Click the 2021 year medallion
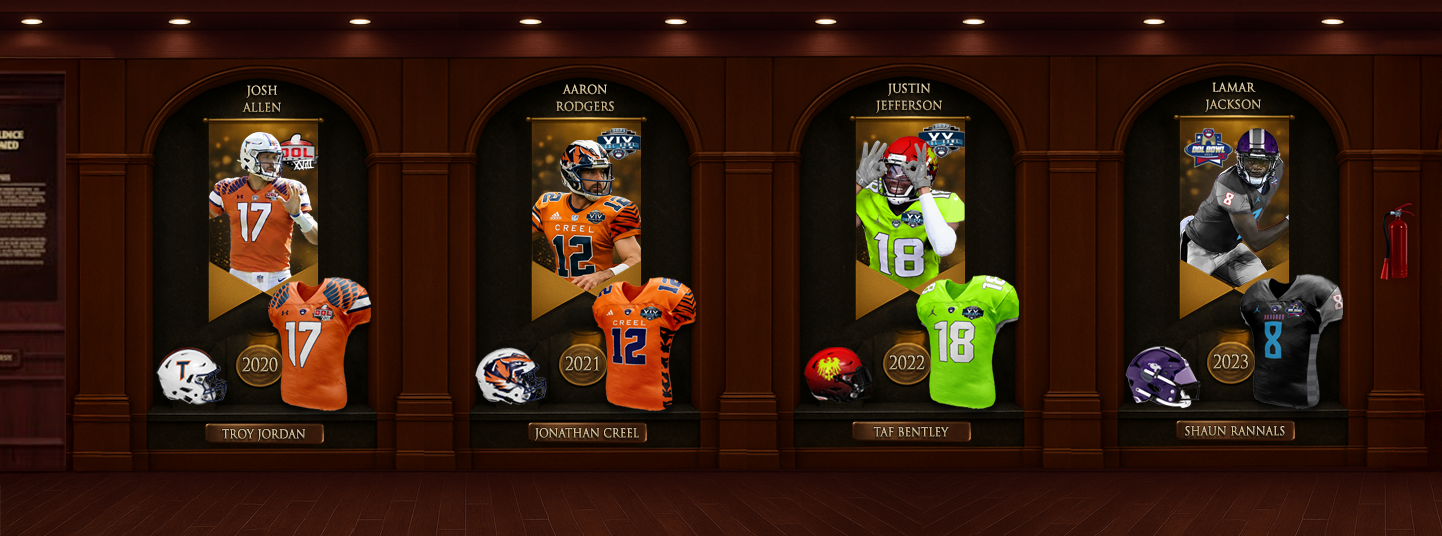This screenshot has width=1442, height=536. click(x=582, y=364)
